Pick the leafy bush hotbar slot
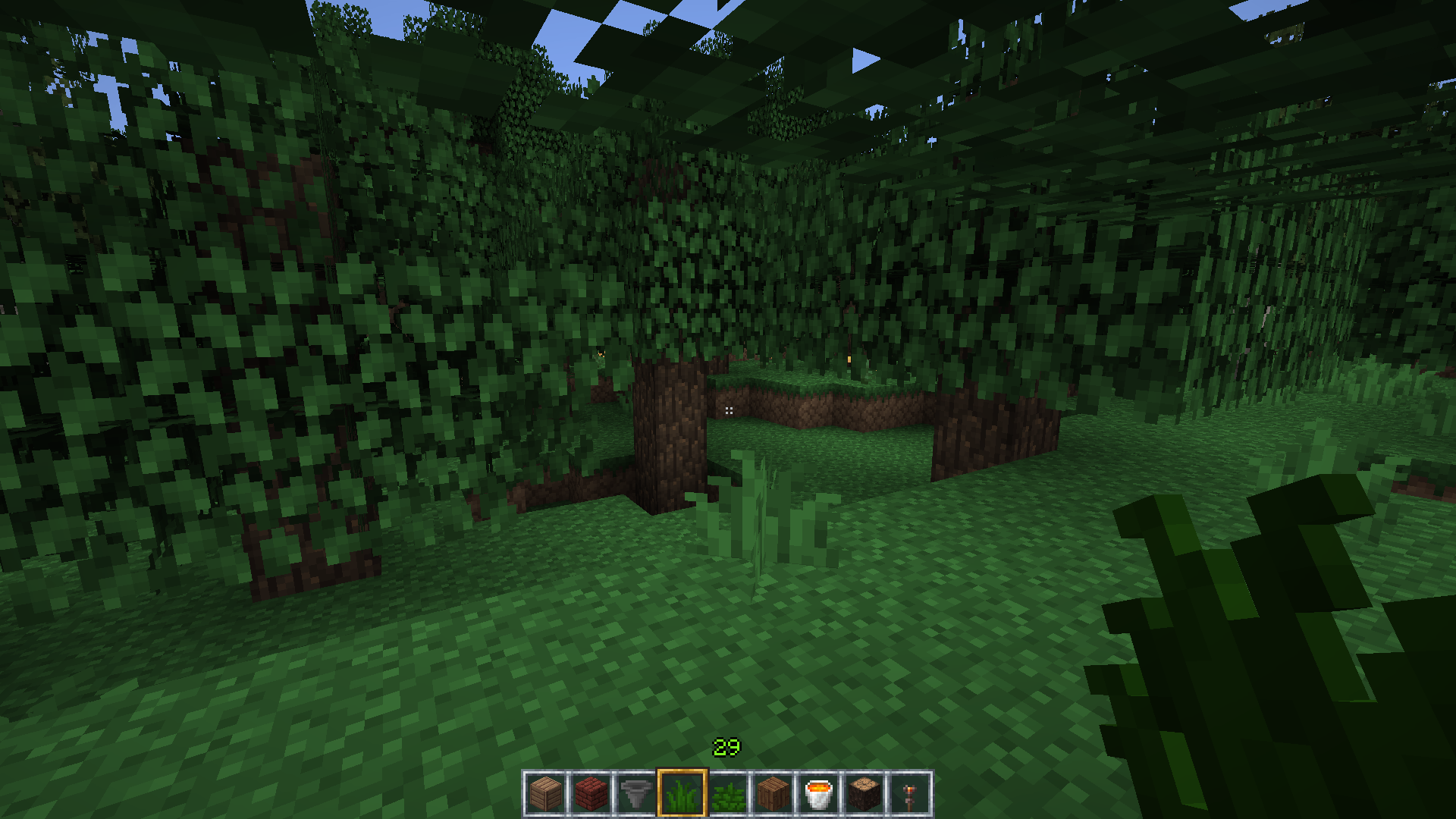The image size is (1456, 819). [x=727, y=794]
